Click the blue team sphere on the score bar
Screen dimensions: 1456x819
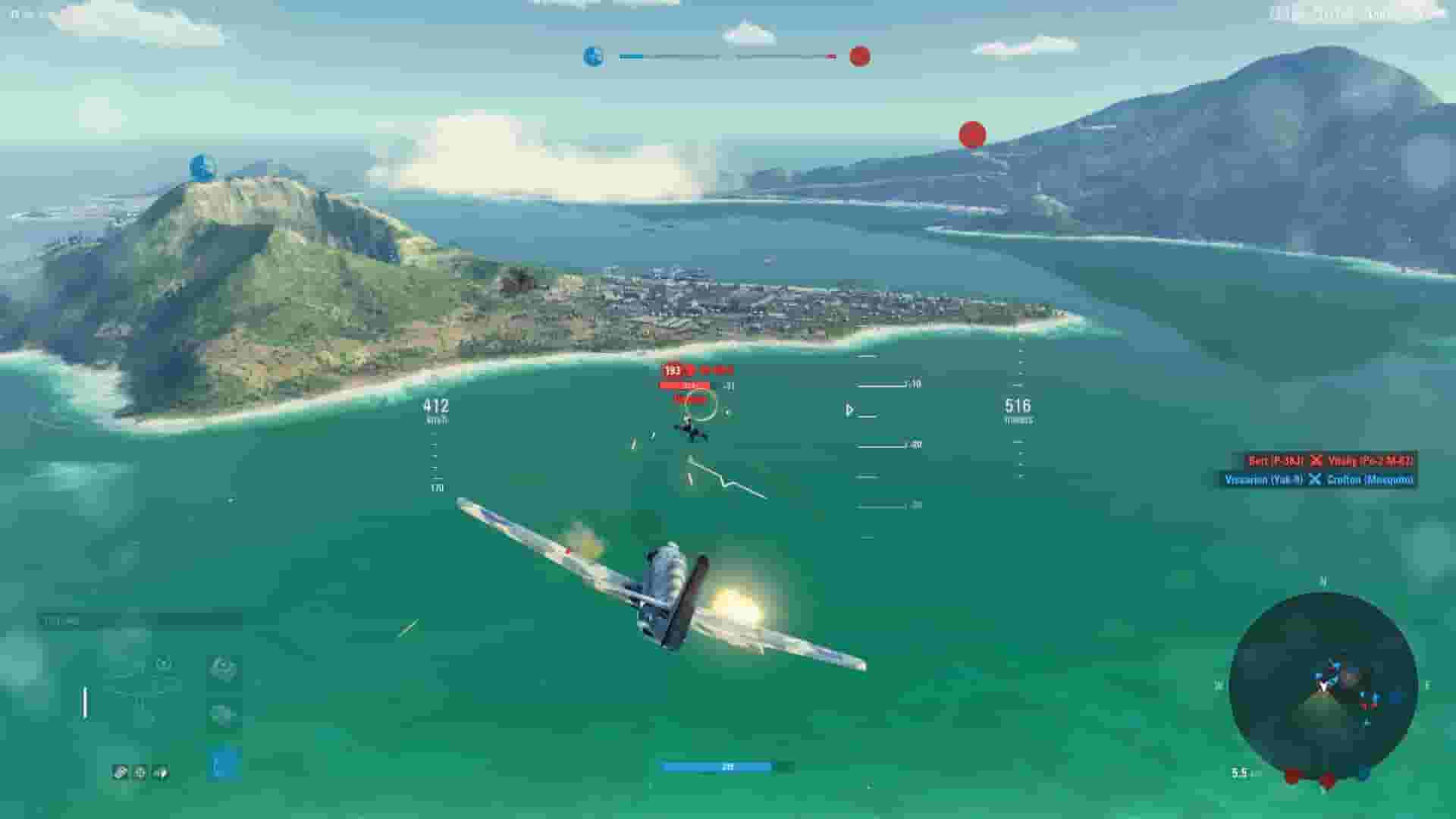[x=595, y=55]
